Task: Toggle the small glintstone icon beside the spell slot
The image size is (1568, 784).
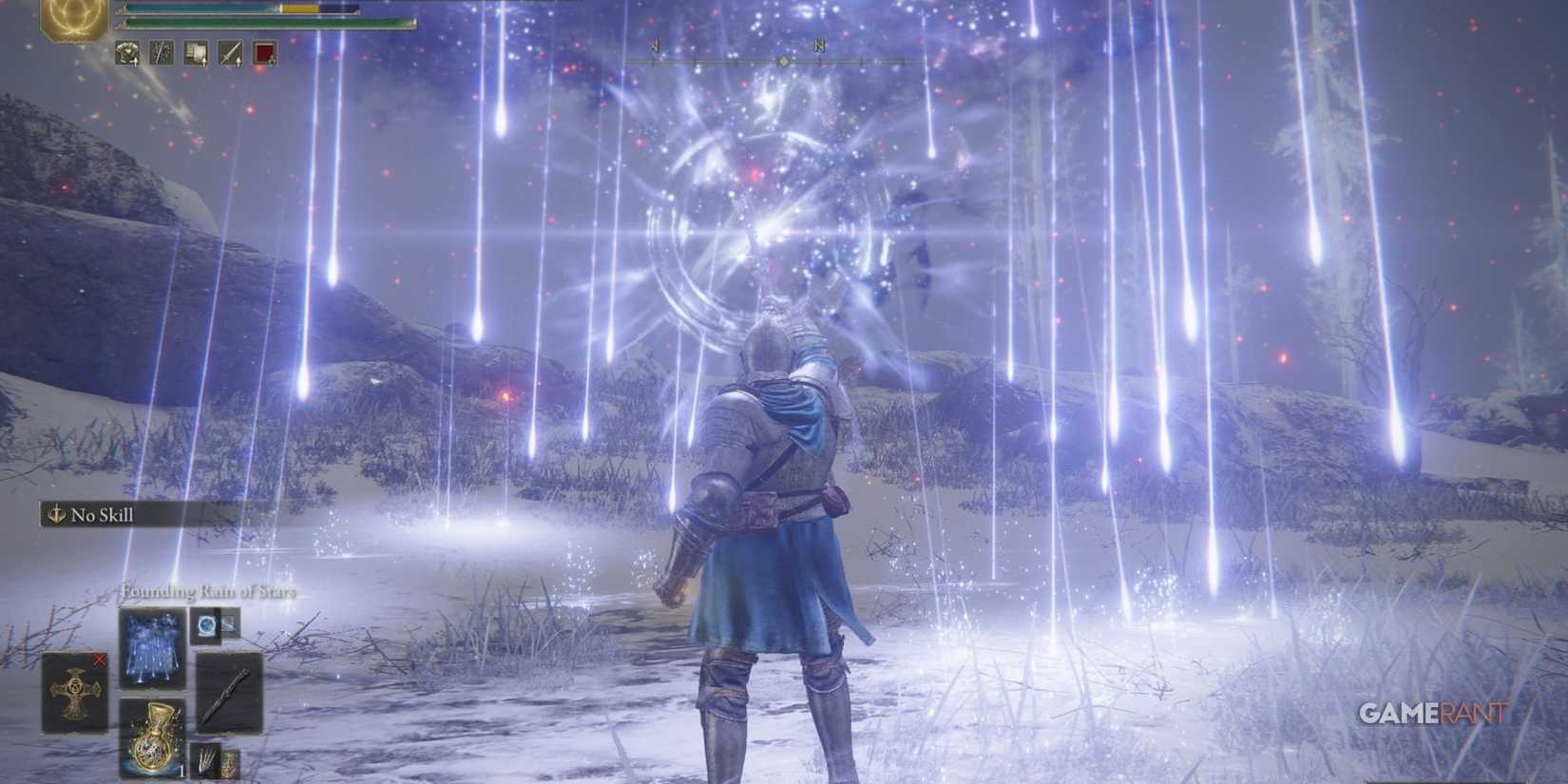Action: pyautogui.click(x=205, y=625)
